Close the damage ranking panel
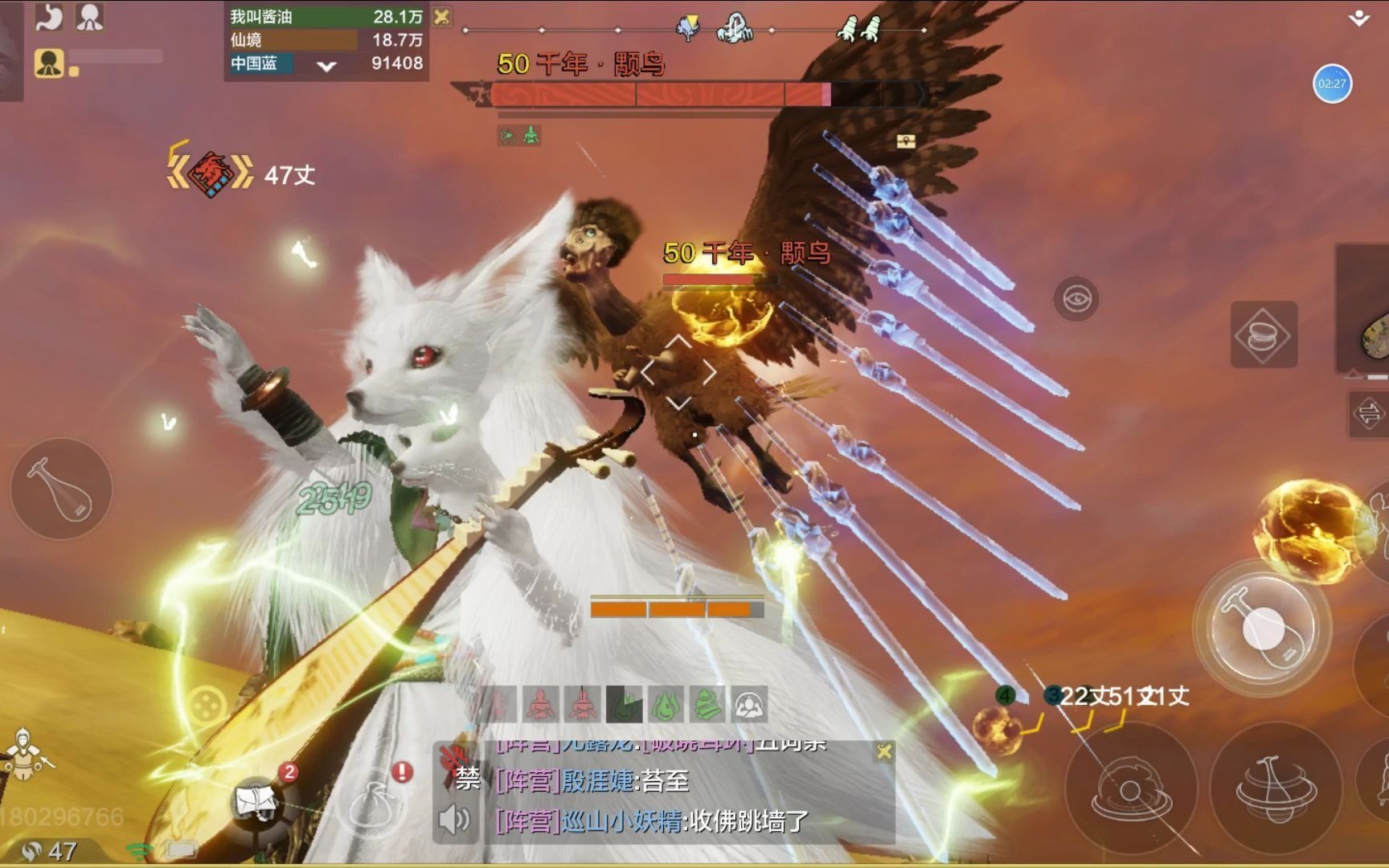1389x868 pixels. [441, 16]
